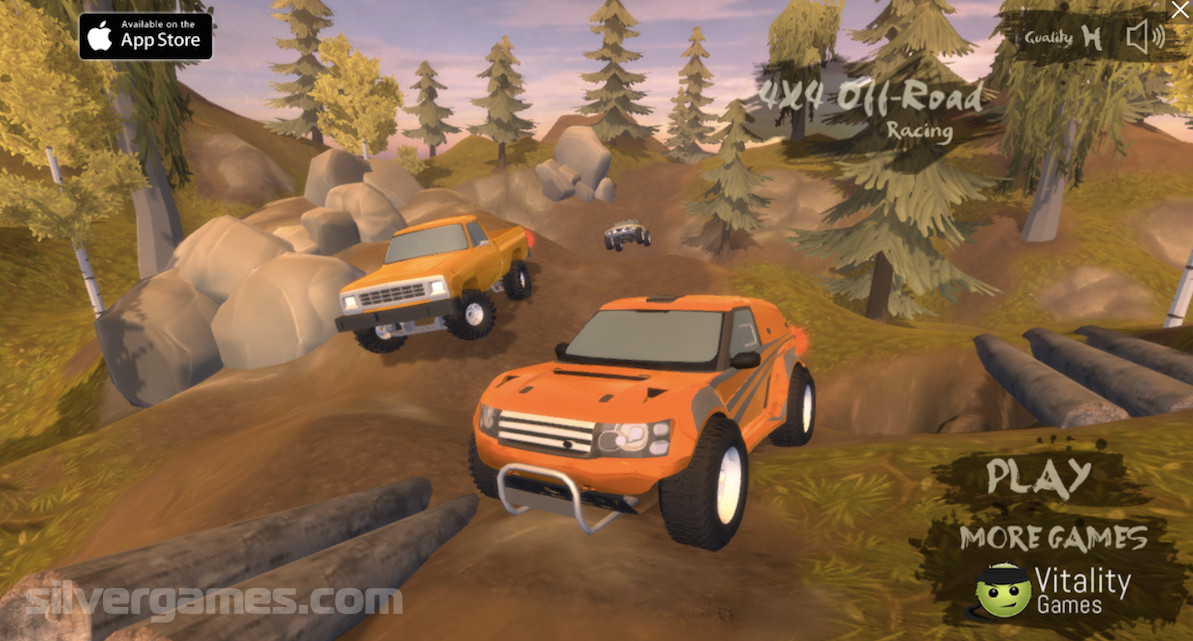Close the game with the X

[x=1180, y=10]
